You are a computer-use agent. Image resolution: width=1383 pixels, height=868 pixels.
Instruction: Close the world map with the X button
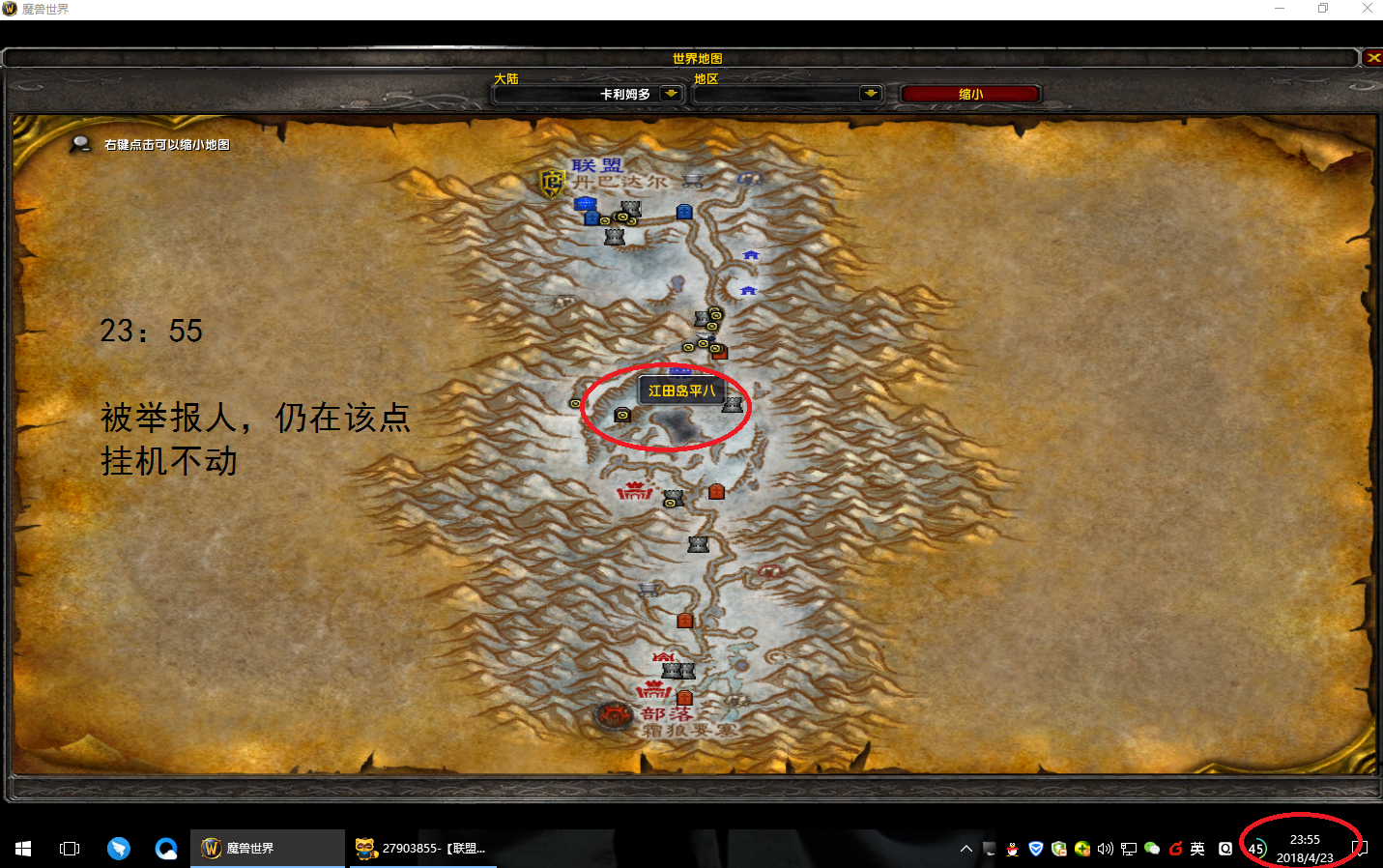pyautogui.click(x=1372, y=57)
